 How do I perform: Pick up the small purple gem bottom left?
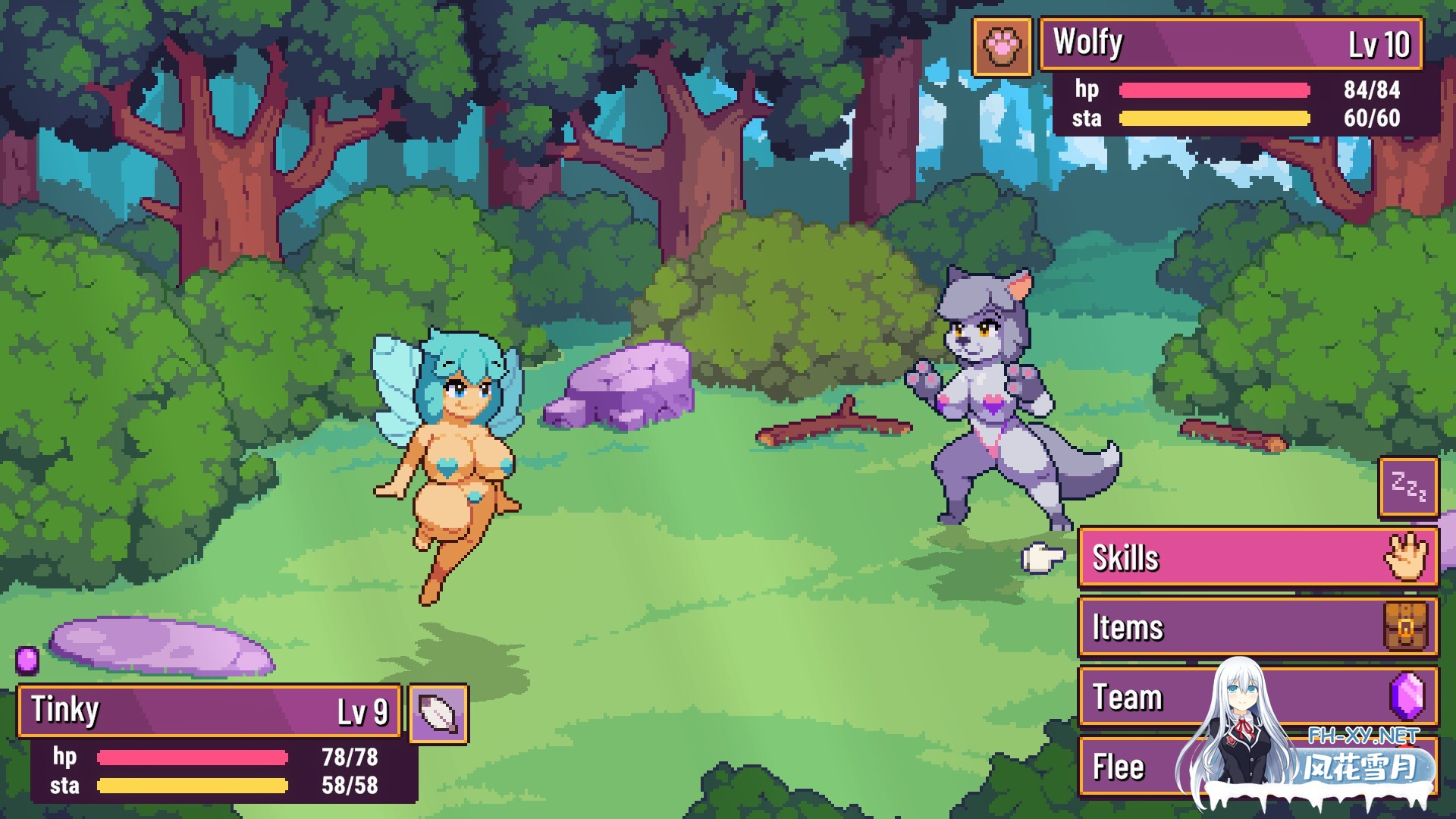(x=28, y=661)
